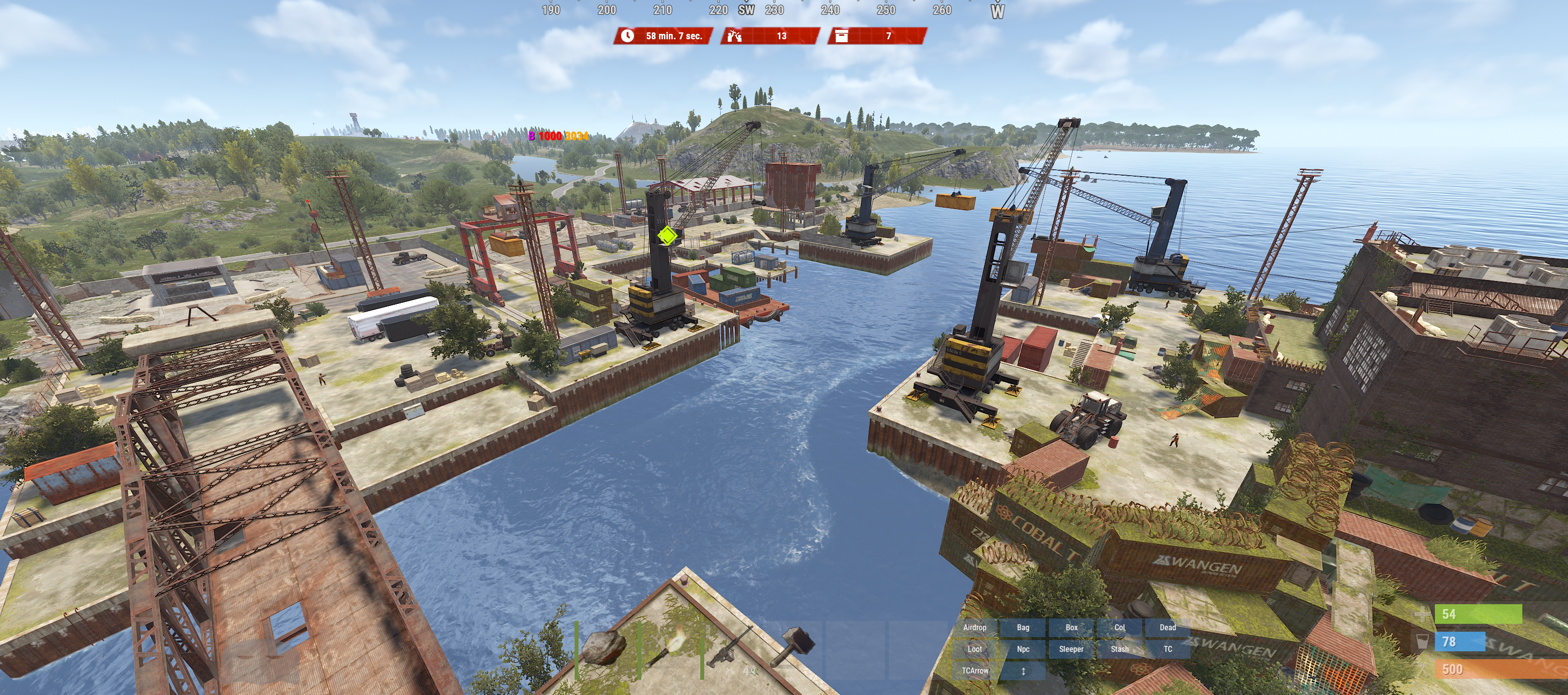This screenshot has width=1568, height=695.
Task: Toggle the TCArrow option
Action: point(974,670)
